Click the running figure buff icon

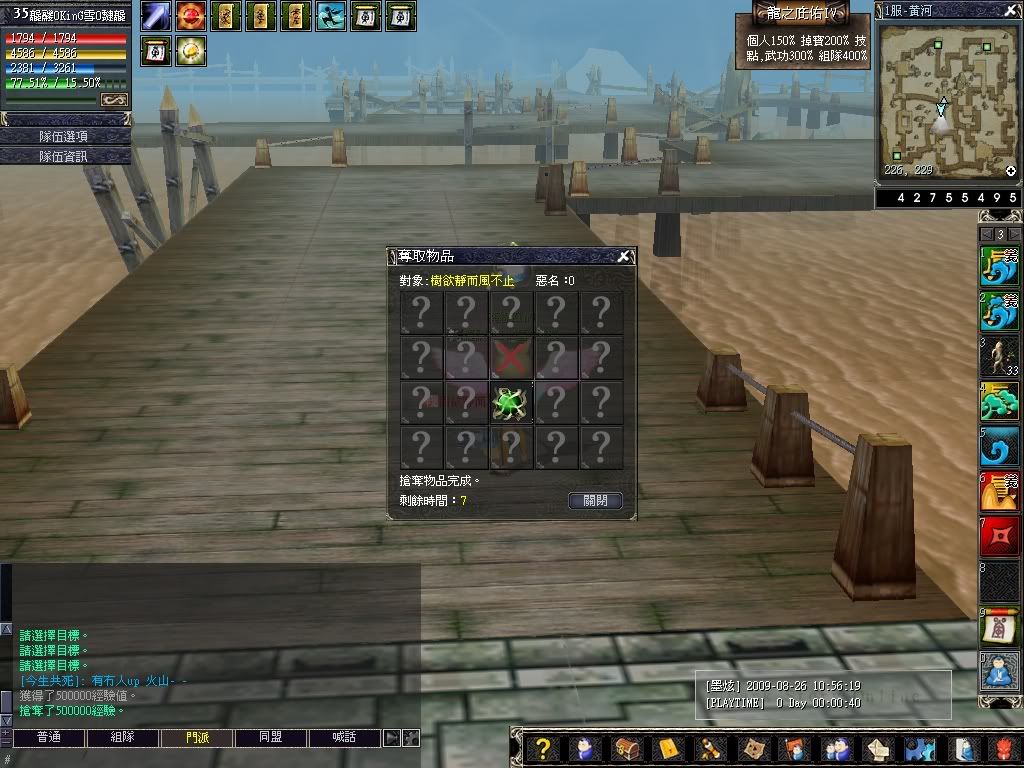(x=331, y=16)
